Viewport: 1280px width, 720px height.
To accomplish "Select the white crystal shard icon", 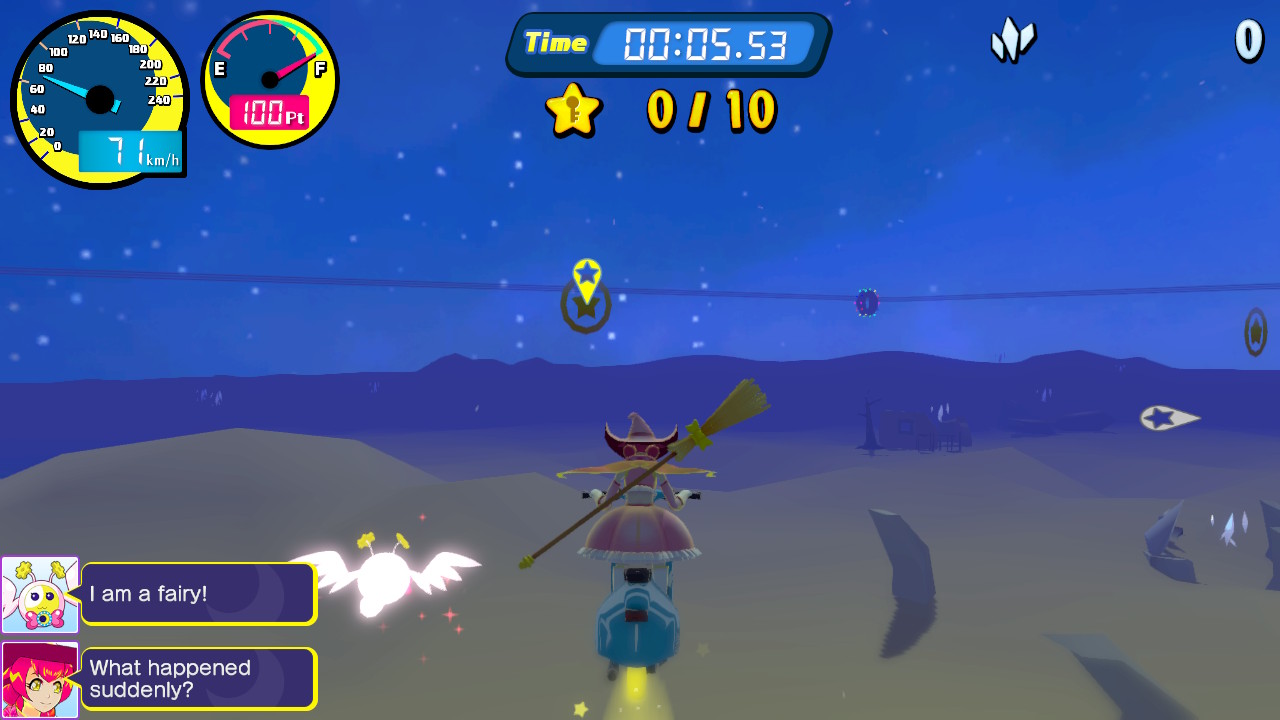I will [1012, 41].
